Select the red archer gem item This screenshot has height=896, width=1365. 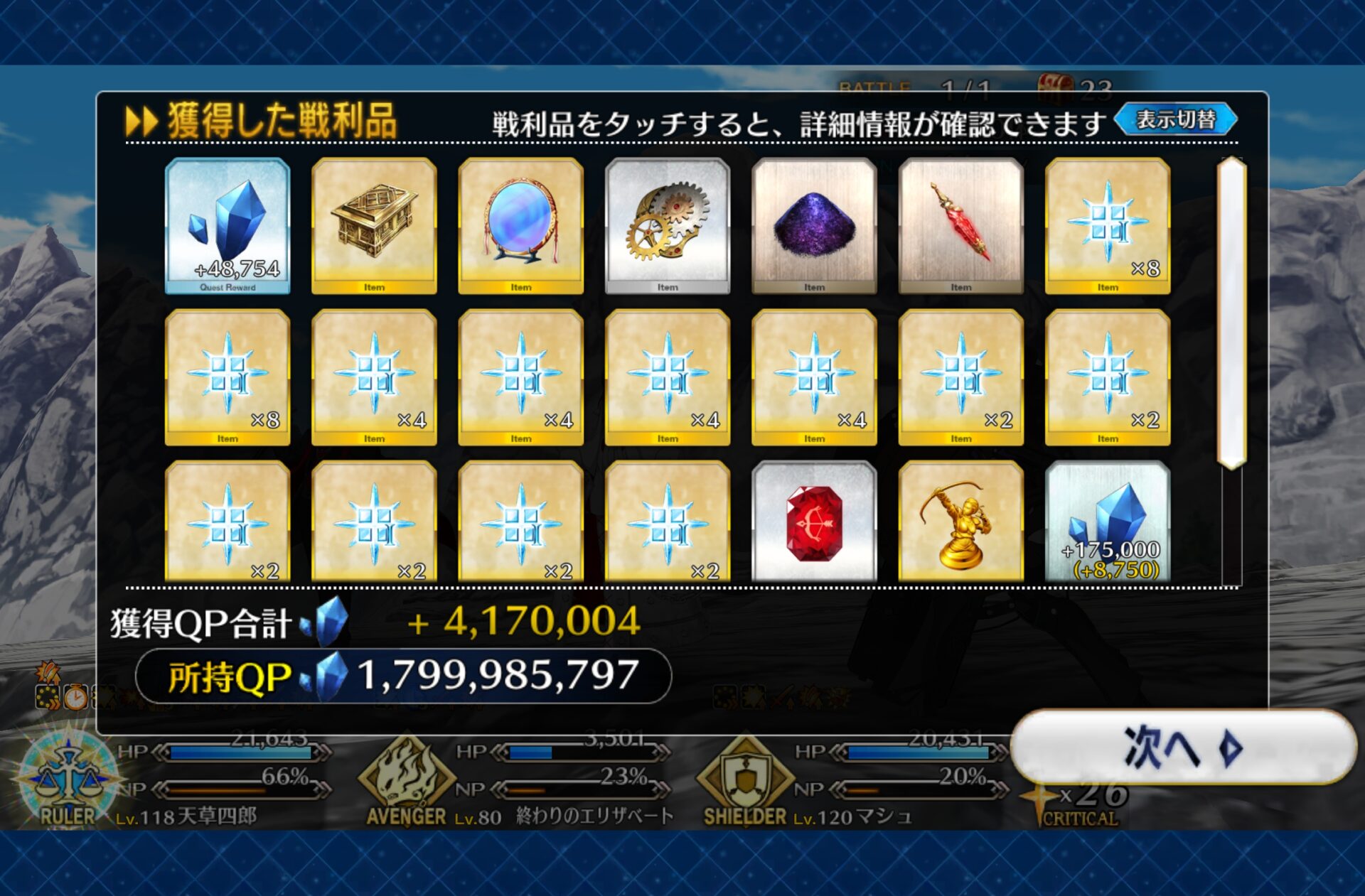814,522
